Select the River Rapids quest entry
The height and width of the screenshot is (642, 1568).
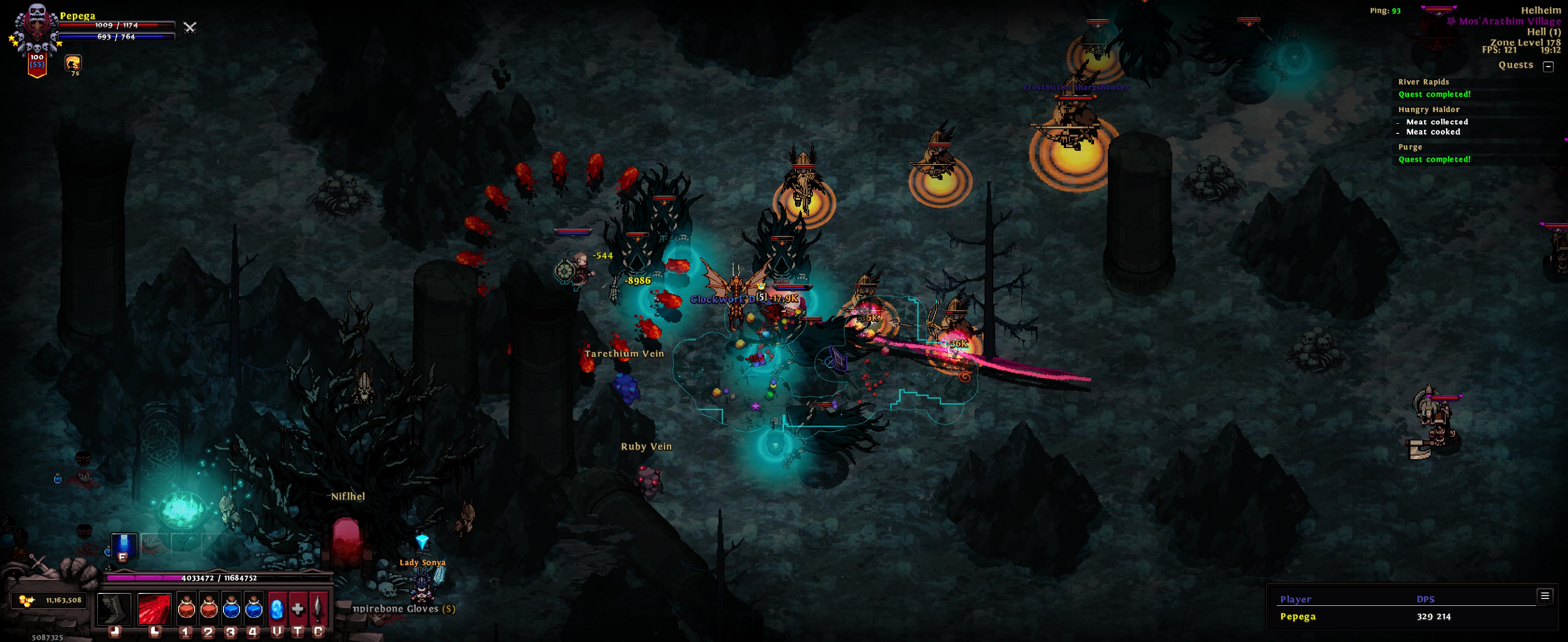coord(1423,82)
